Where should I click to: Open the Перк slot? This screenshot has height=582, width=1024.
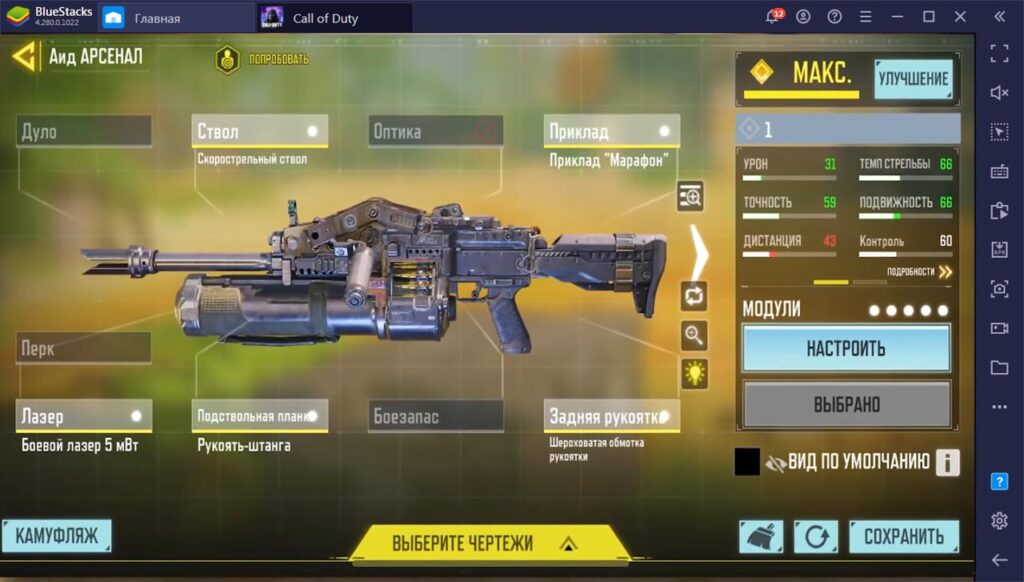click(84, 348)
